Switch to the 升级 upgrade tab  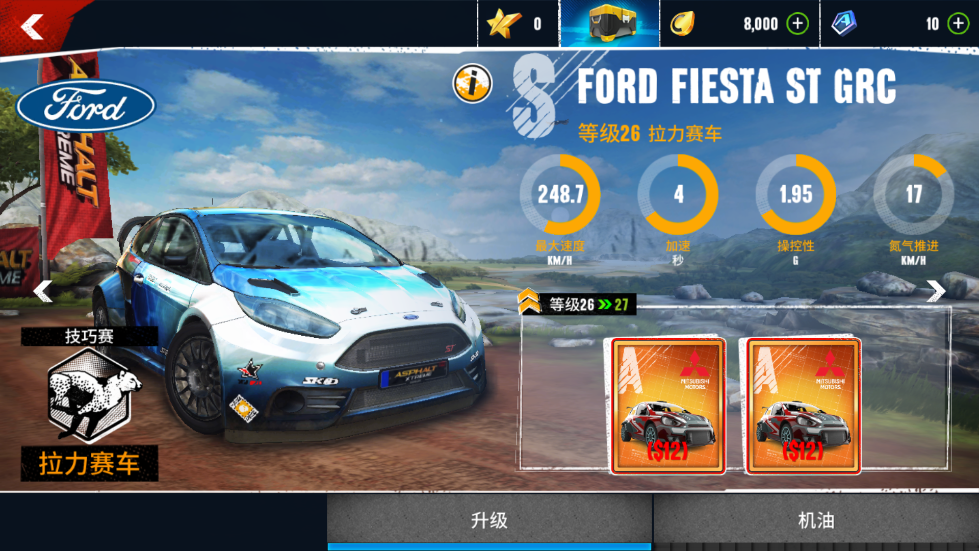coord(489,521)
